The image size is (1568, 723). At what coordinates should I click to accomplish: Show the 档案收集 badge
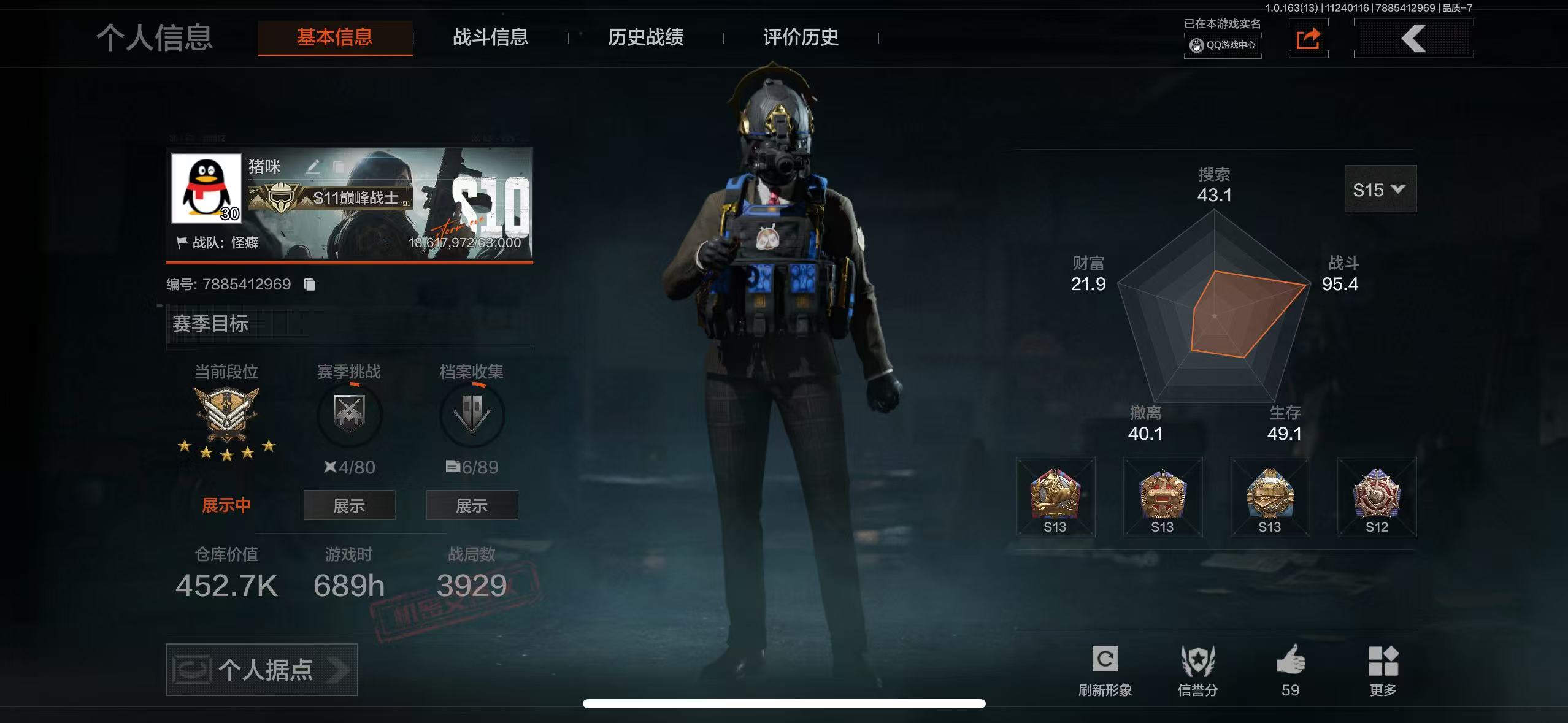tap(472, 505)
